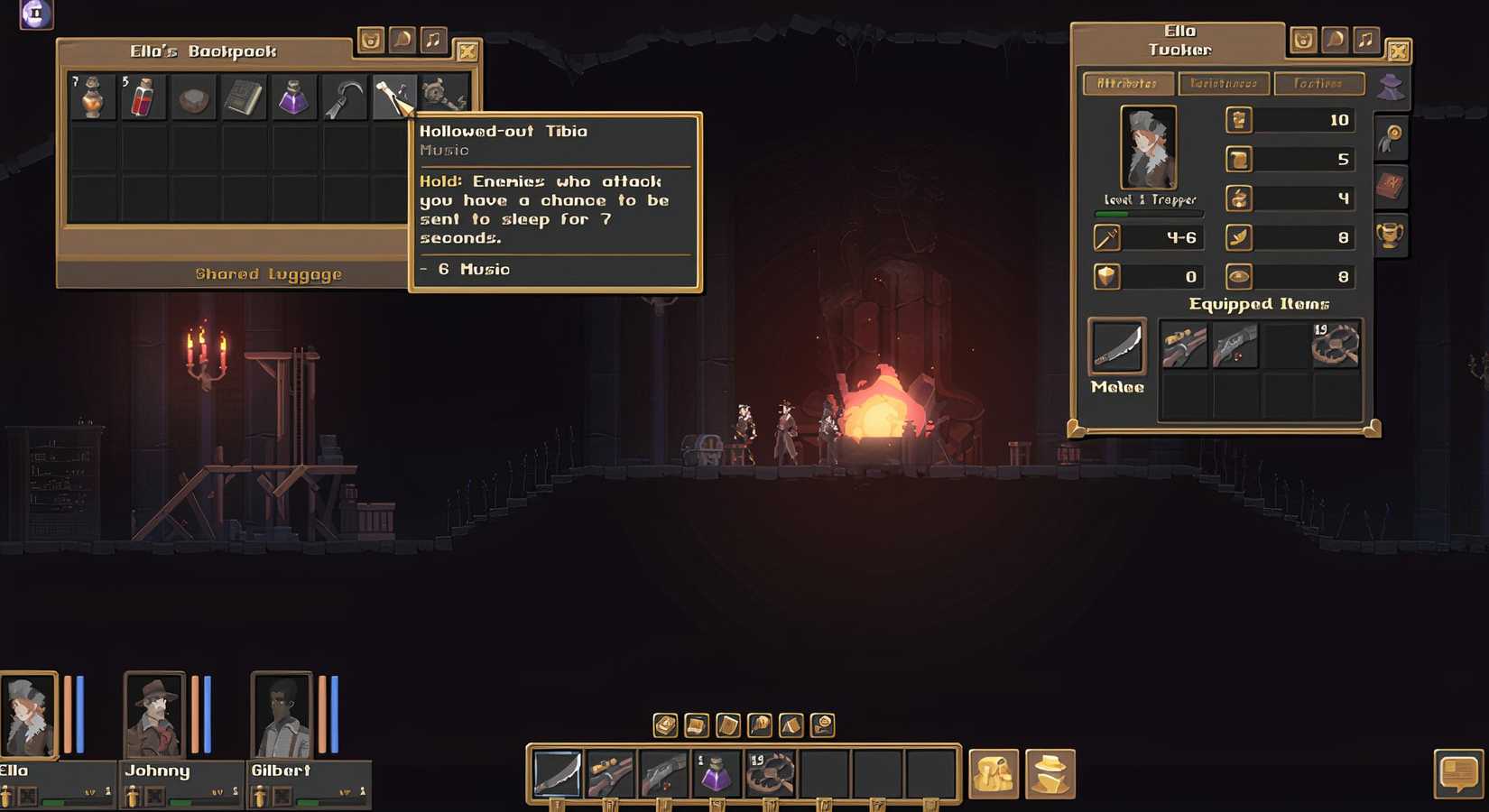Choose the sickle item in backpack
This screenshot has width=1489, height=812.
click(x=344, y=97)
